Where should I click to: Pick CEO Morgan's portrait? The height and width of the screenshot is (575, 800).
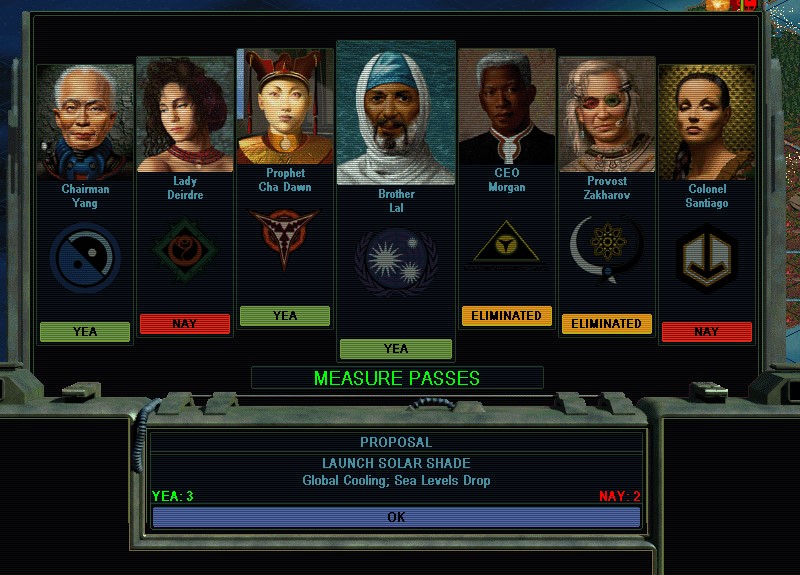coord(507,108)
